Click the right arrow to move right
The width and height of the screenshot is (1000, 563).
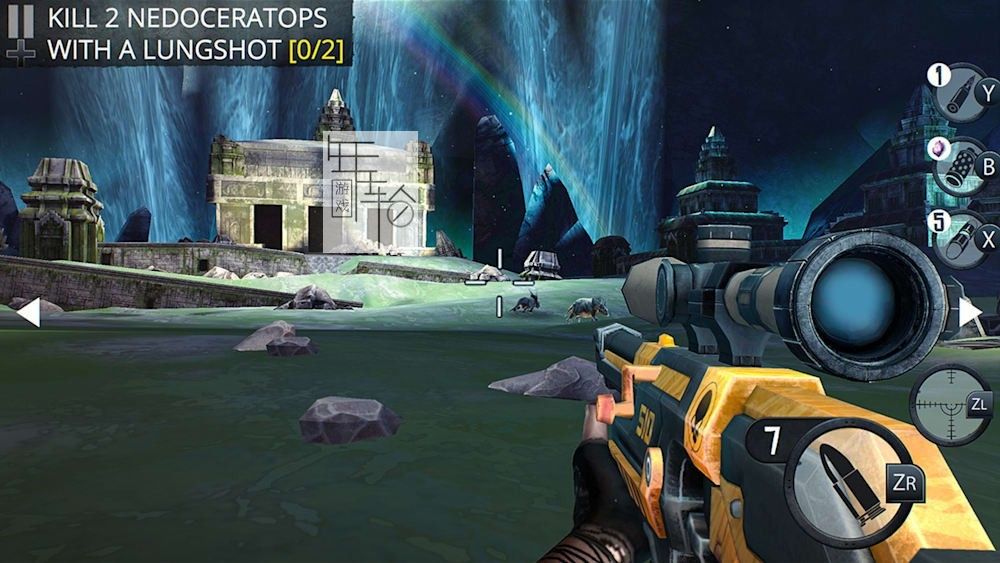point(971,313)
